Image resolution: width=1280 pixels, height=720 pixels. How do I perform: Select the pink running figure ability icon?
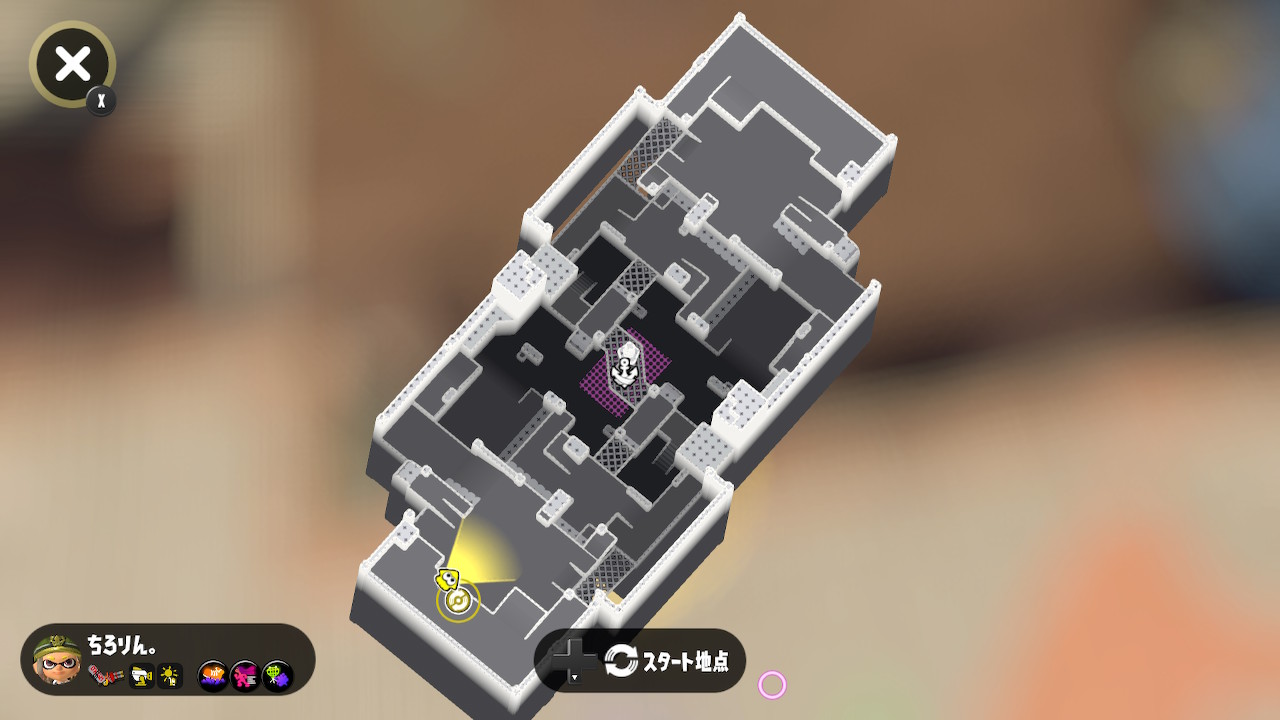[x=245, y=677]
